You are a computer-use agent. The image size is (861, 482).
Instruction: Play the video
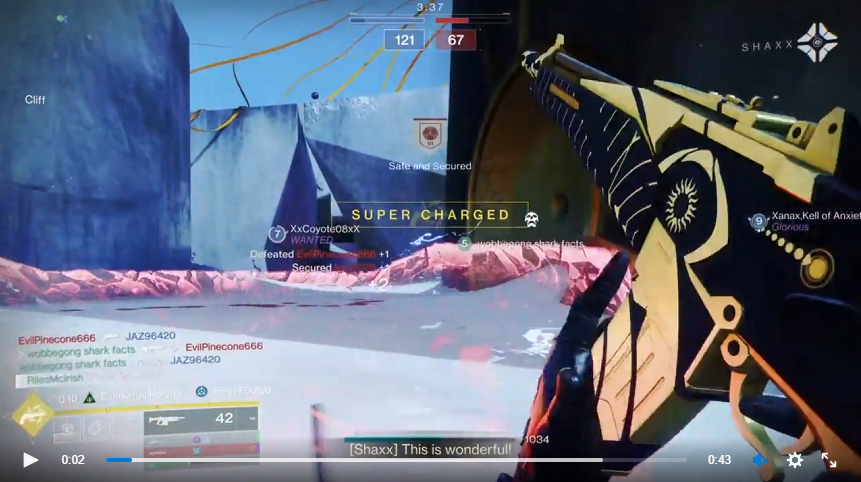pyautogui.click(x=30, y=460)
